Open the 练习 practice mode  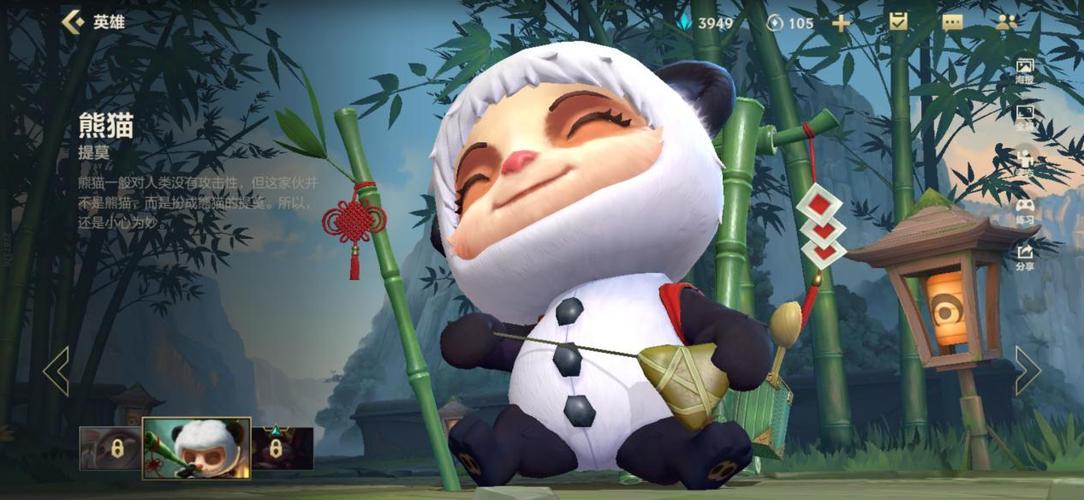tap(1025, 210)
